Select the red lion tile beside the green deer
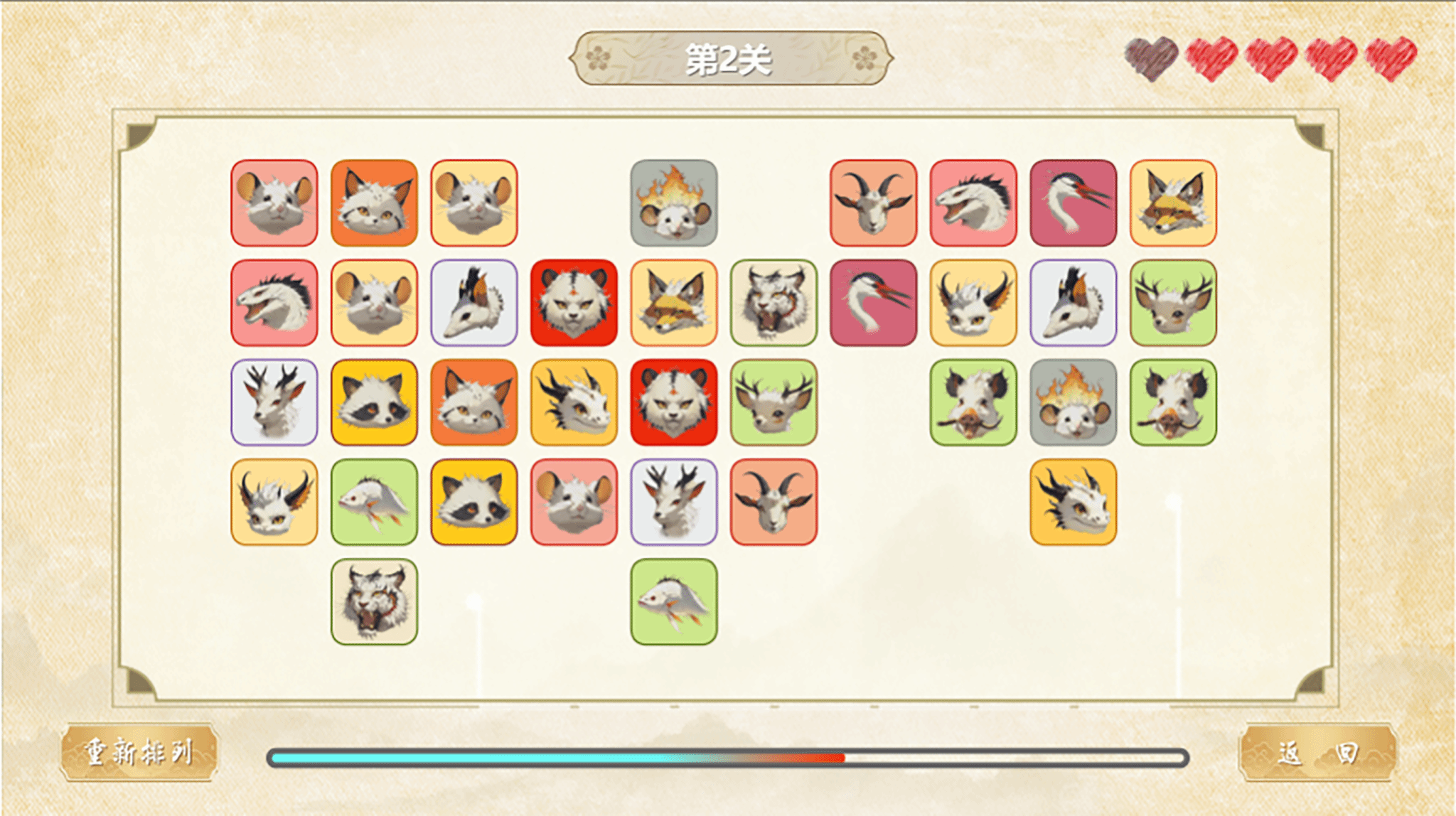Viewport: 1456px width, 816px height. [x=673, y=402]
